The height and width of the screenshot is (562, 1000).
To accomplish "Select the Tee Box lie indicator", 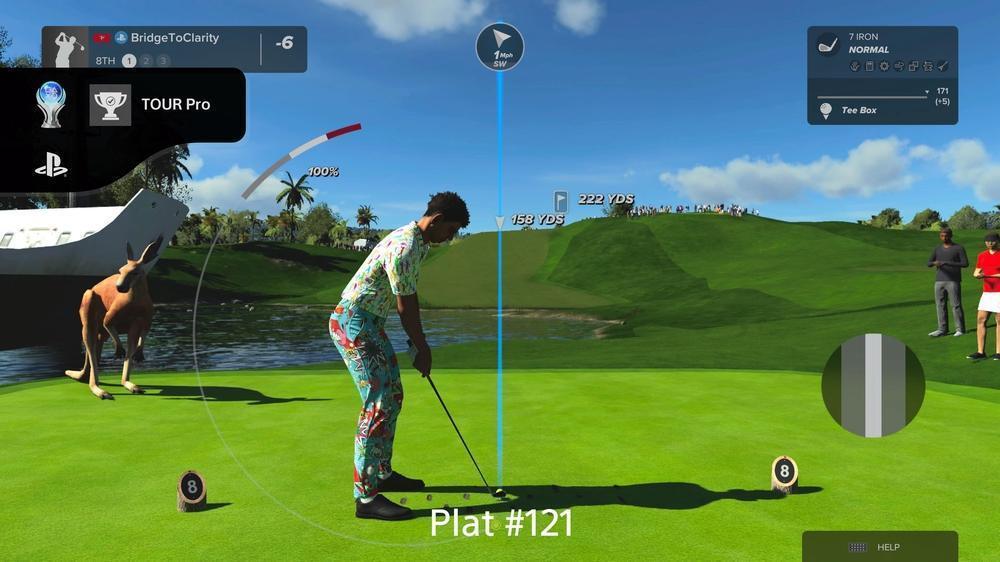I will [x=858, y=110].
